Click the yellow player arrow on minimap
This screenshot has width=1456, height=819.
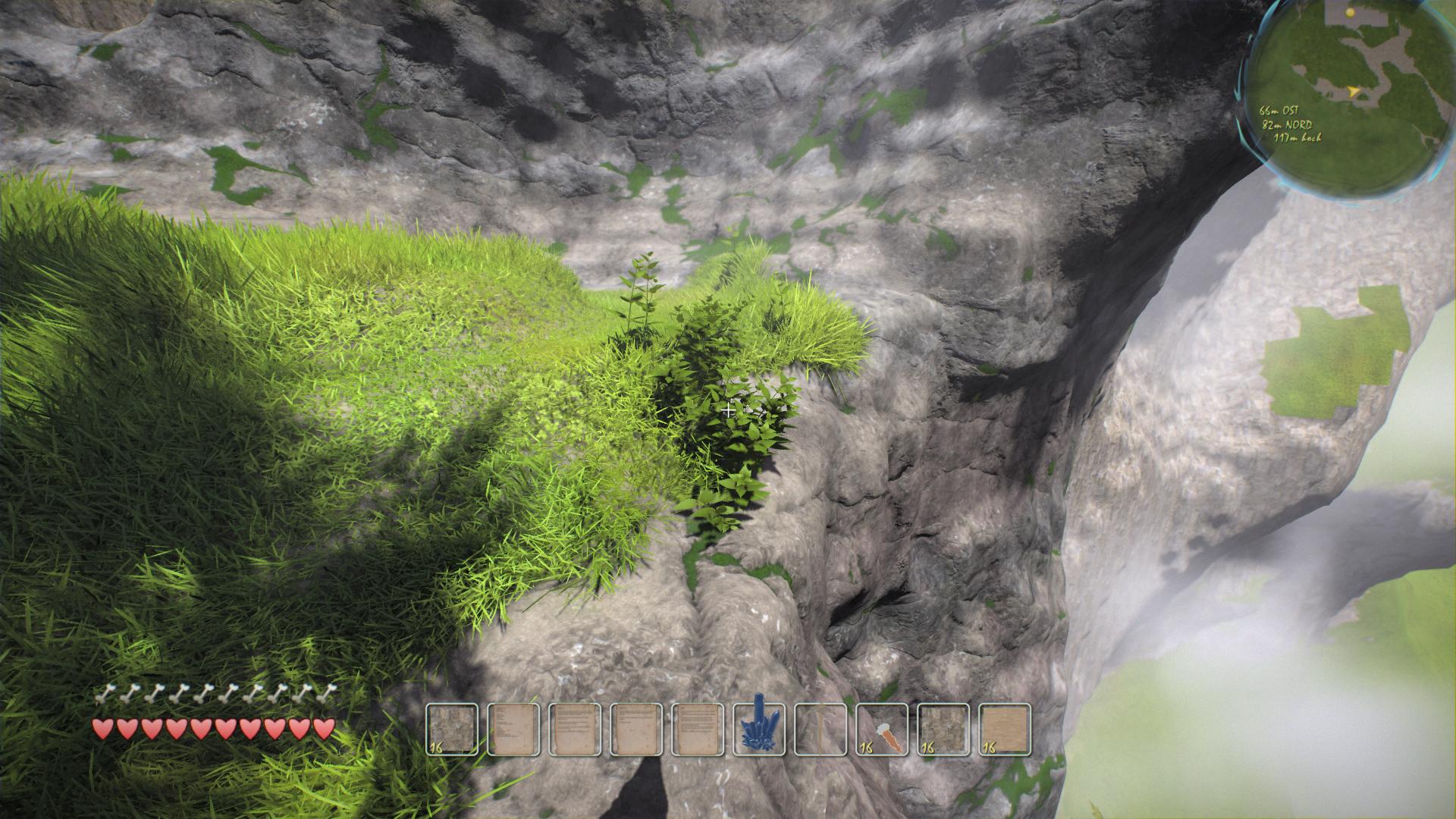pyautogui.click(x=1354, y=92)
